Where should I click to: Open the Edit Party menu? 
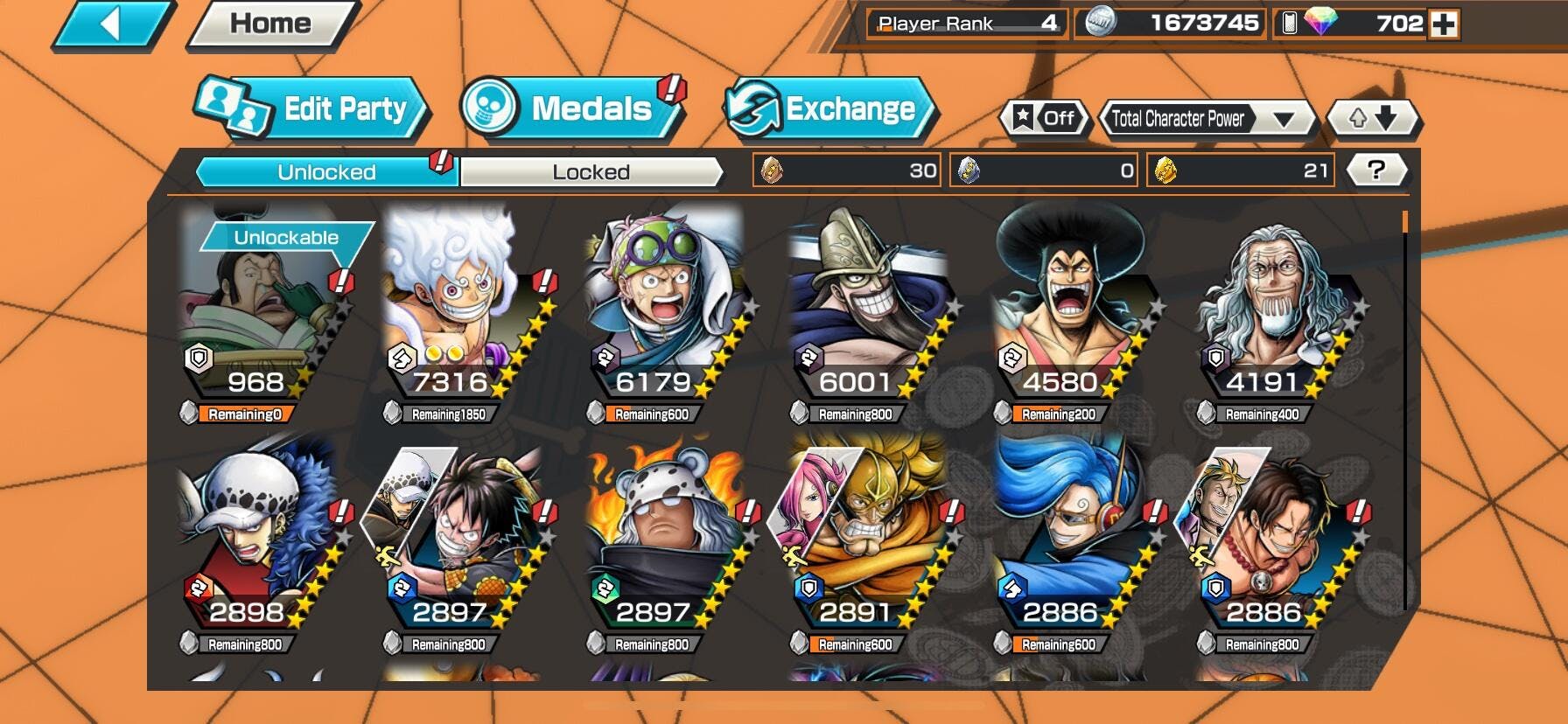[312, 108]
